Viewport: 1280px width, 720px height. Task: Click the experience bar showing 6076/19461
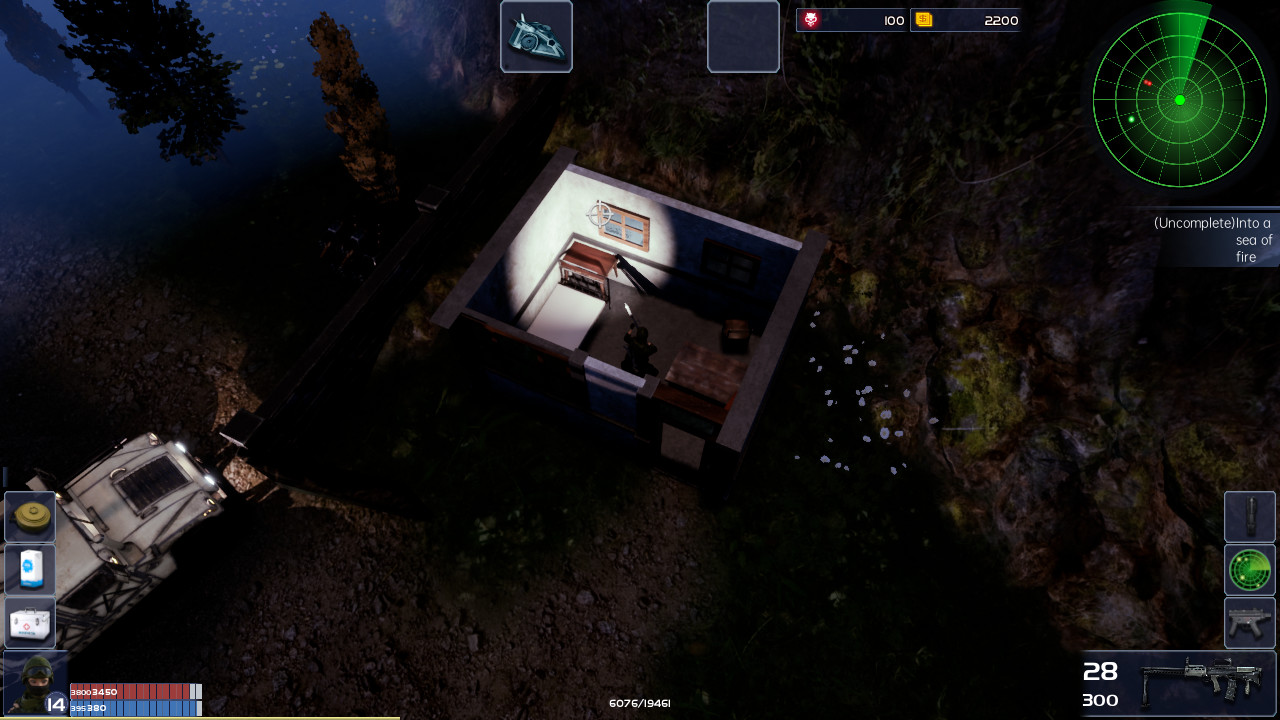[x=639, y=703]
